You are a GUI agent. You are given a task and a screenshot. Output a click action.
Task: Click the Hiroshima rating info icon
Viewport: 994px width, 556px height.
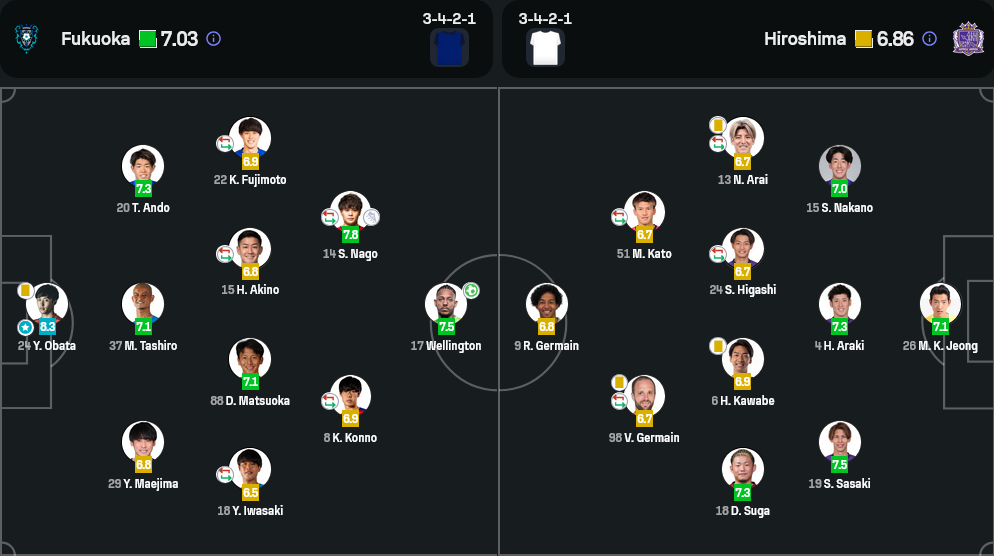click(929, 39)
